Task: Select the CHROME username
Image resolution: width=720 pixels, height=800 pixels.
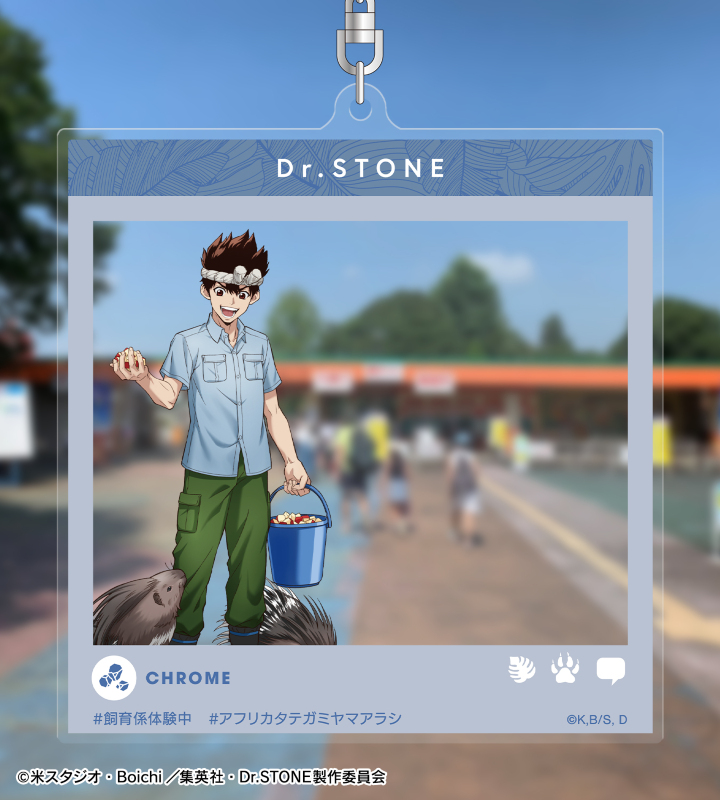Action: click(188, 678)
